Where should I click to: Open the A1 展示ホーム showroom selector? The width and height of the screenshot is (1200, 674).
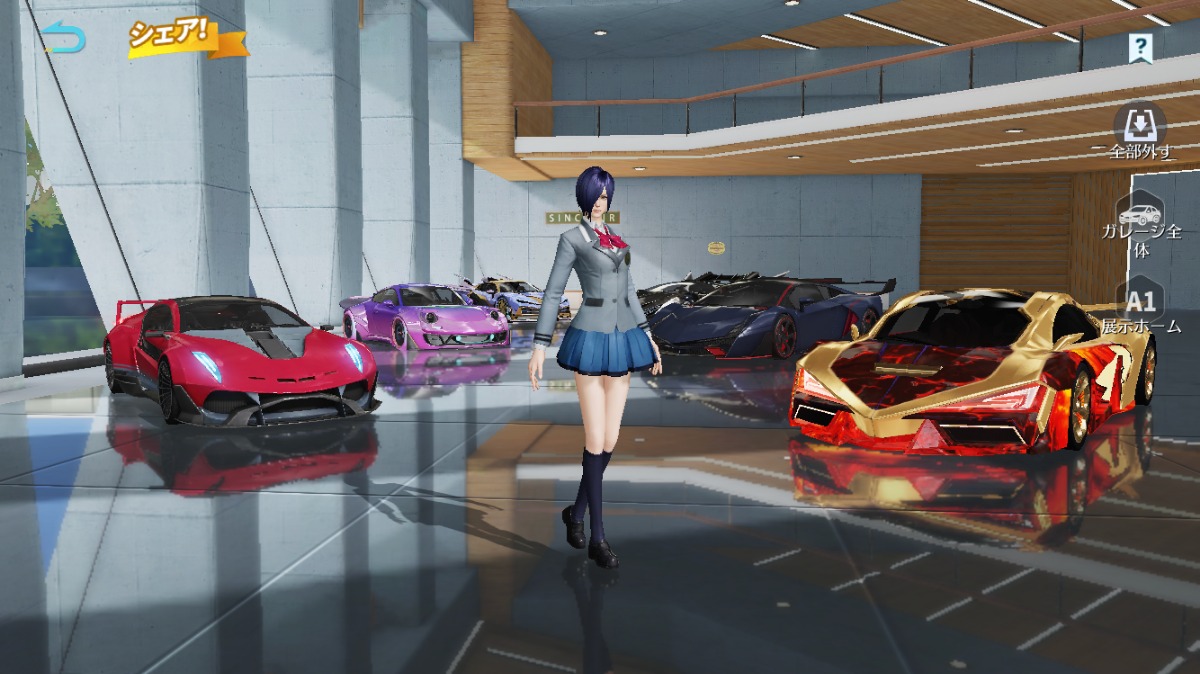(1141, 308)
